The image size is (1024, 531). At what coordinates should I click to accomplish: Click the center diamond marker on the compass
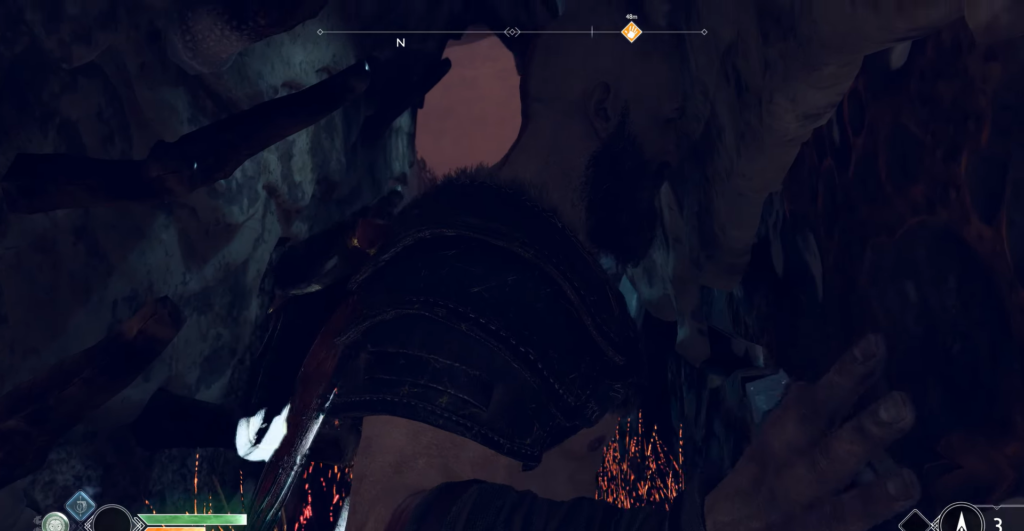pos(513,32)
